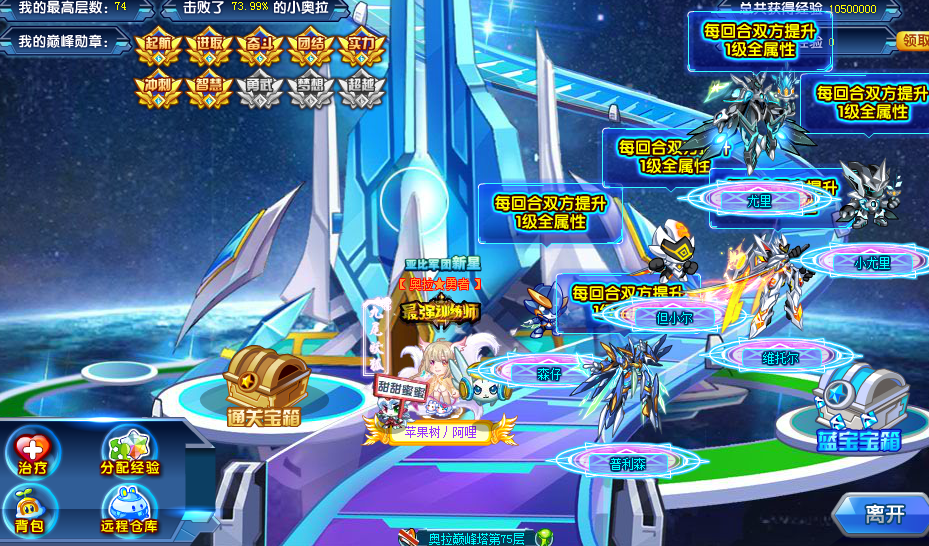The image size is (929, 546).
Task: Open the 通关宝箱 treasure chest
Action: click(x=265, y=385)
